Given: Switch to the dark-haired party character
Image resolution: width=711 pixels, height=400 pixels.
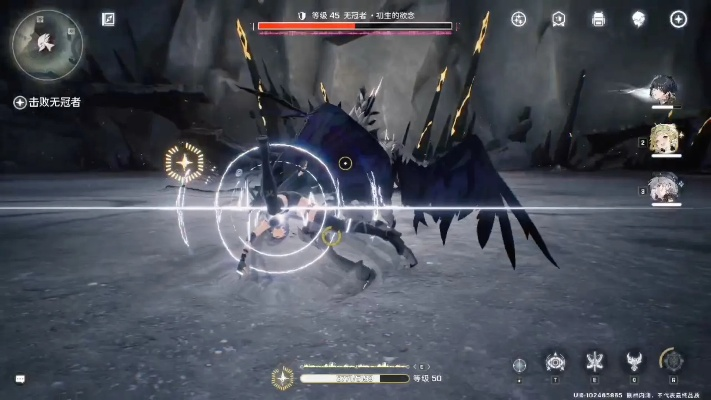Looking at the screenshot, I should point(663,90).
